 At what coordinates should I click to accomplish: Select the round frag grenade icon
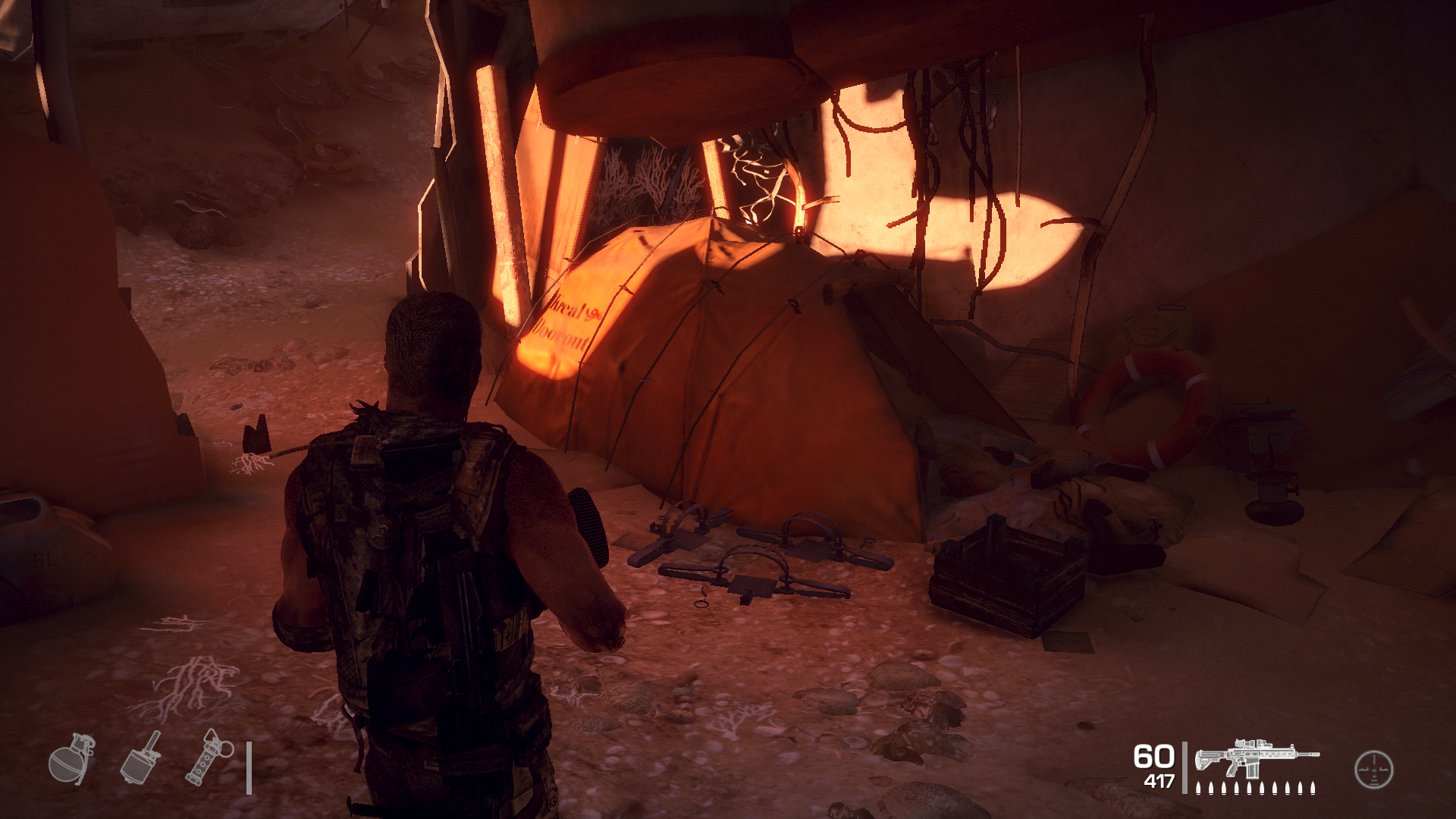click(71, 758)
